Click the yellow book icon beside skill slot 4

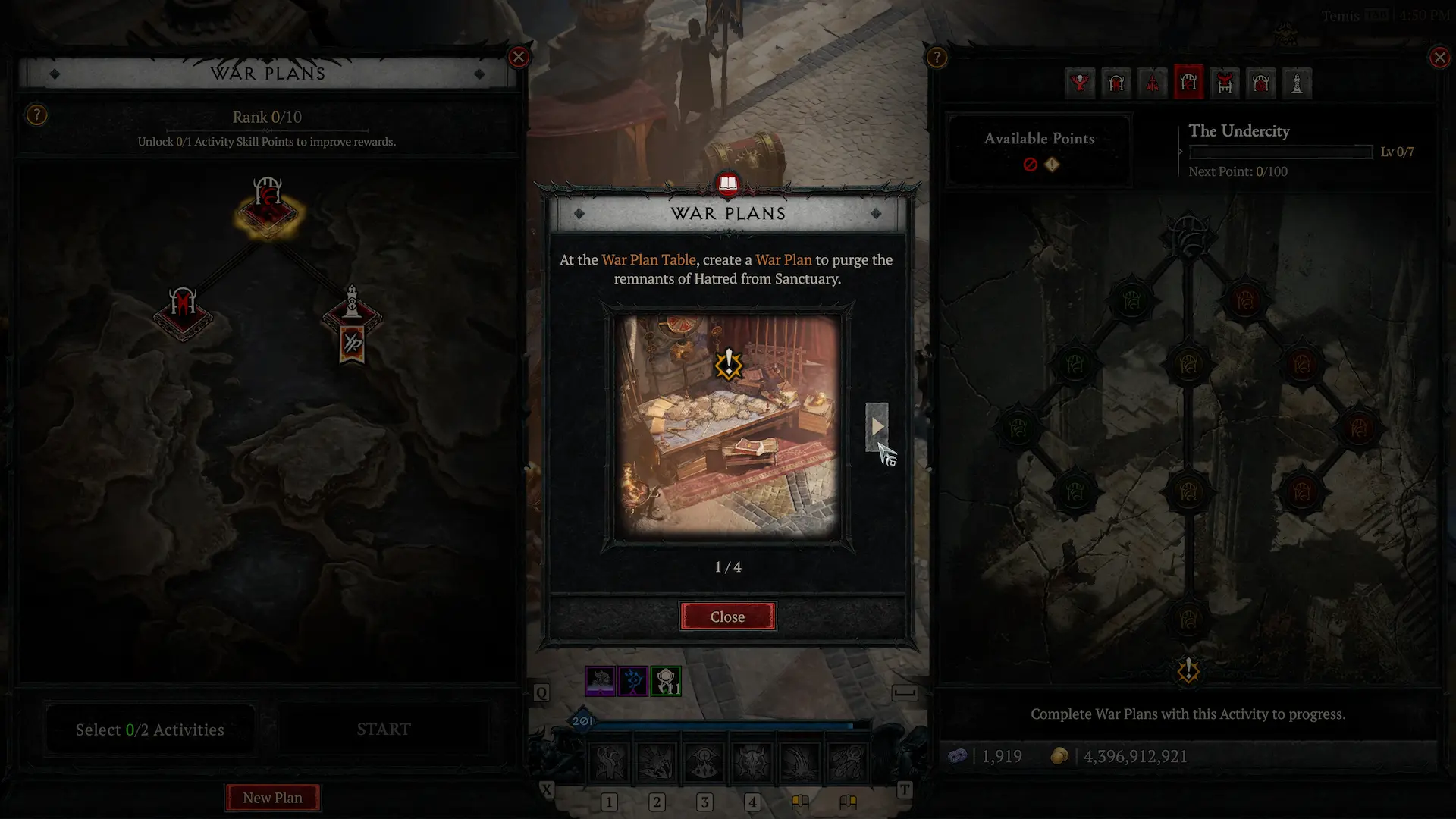pyautogui.click(x=802, y=802)
